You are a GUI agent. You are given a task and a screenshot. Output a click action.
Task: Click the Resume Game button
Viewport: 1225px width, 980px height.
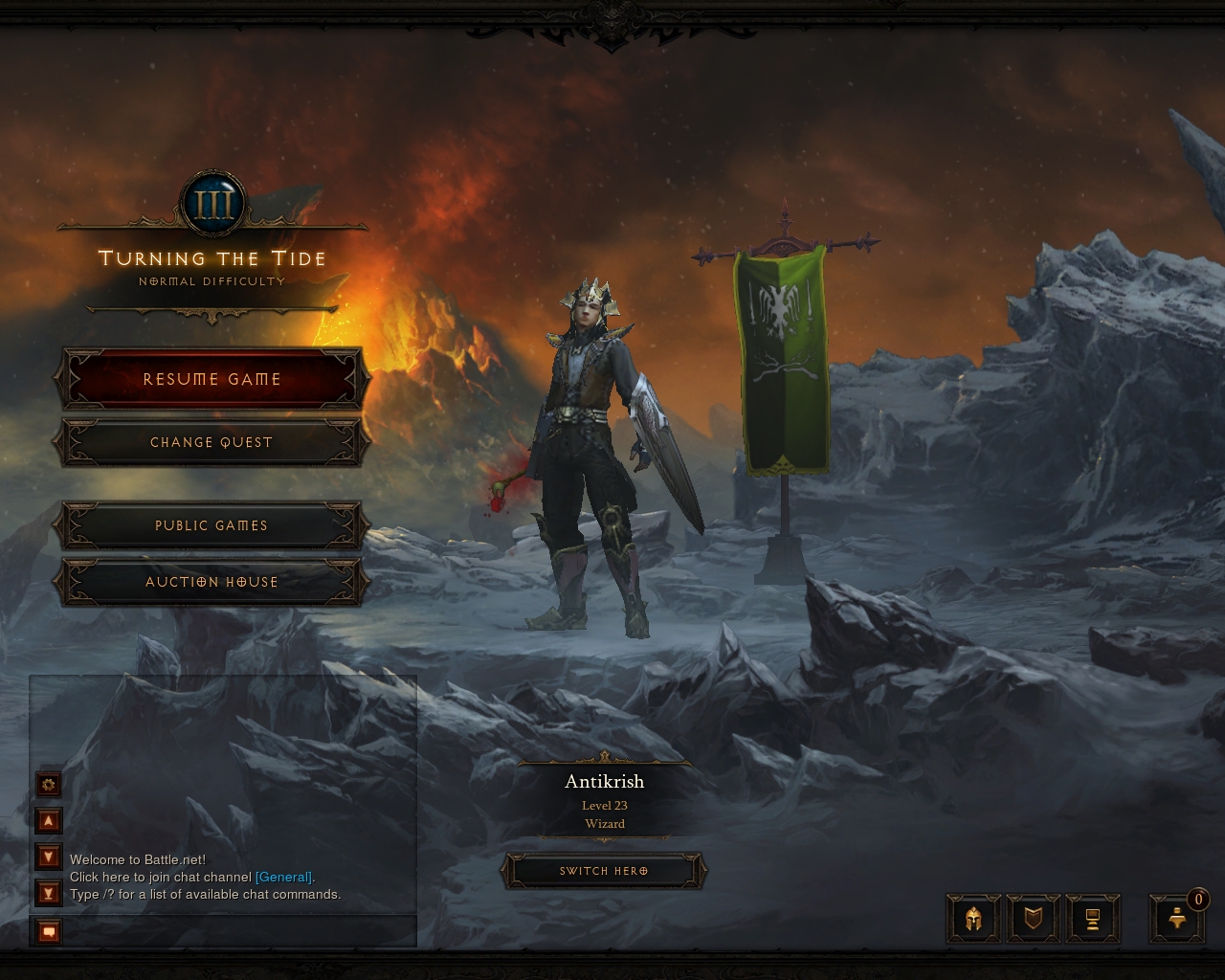click(212, 379)
